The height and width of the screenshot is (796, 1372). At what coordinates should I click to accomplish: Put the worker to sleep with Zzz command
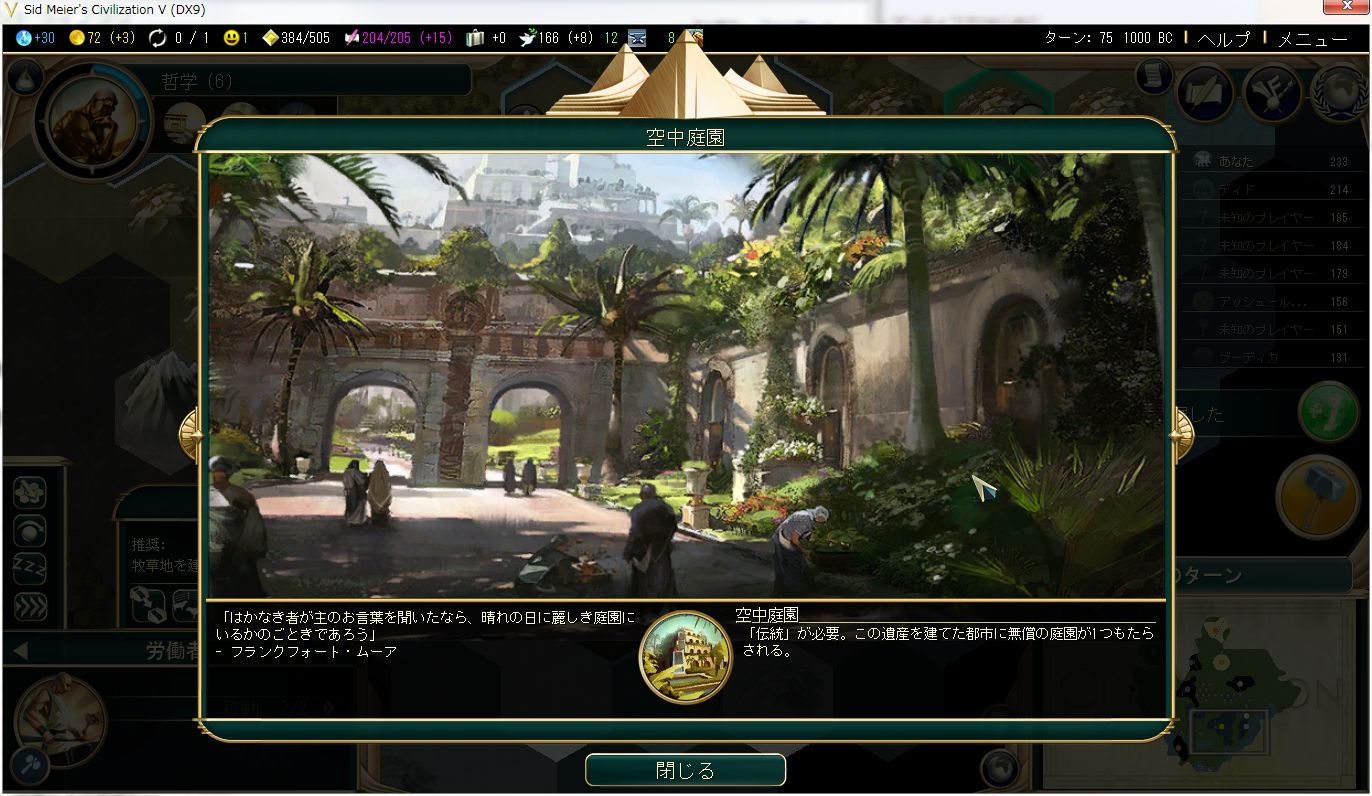(27, 568)
